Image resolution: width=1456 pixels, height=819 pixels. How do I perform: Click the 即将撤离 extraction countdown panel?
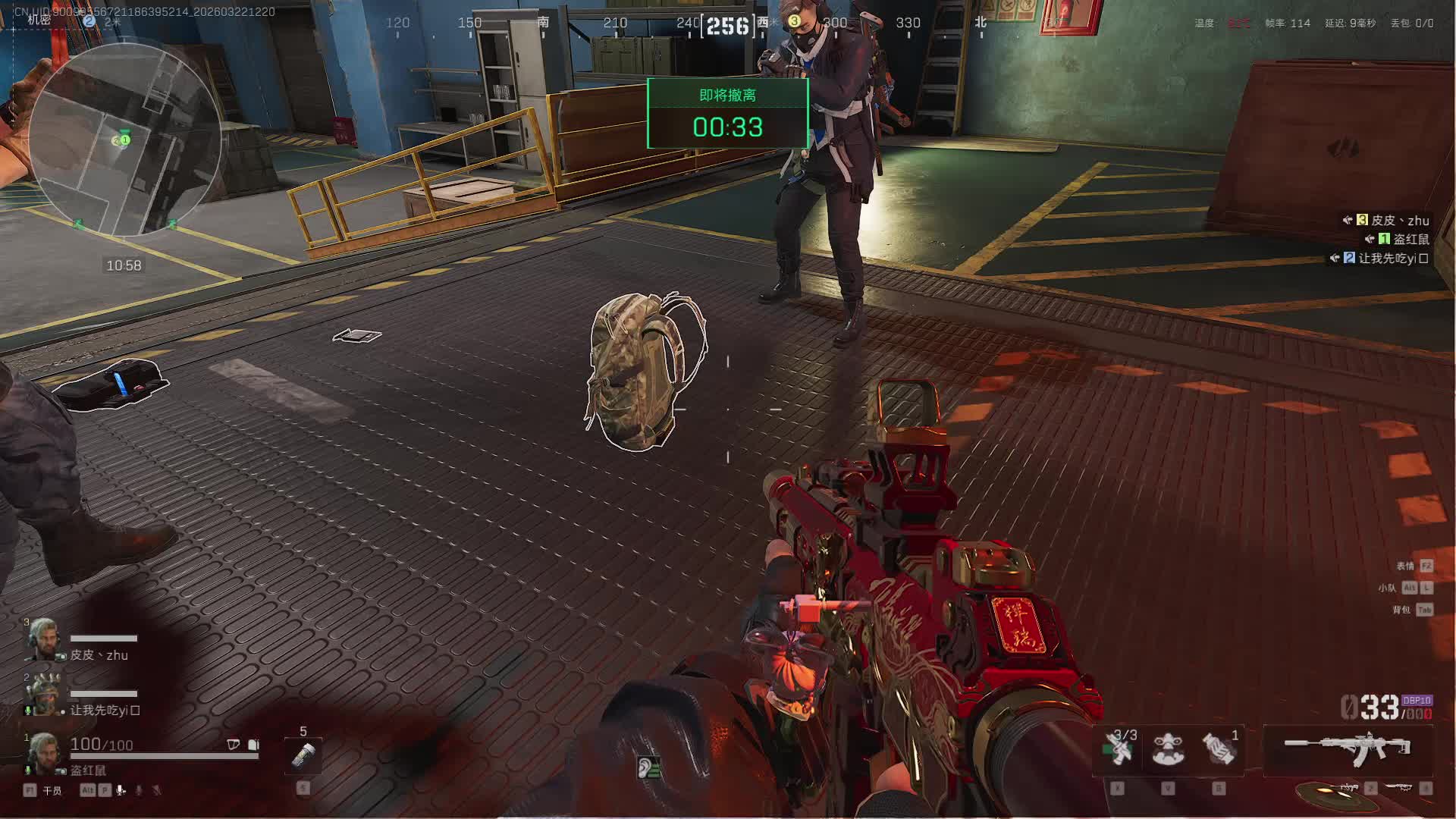pyautogui.click(x=727, y=114)
